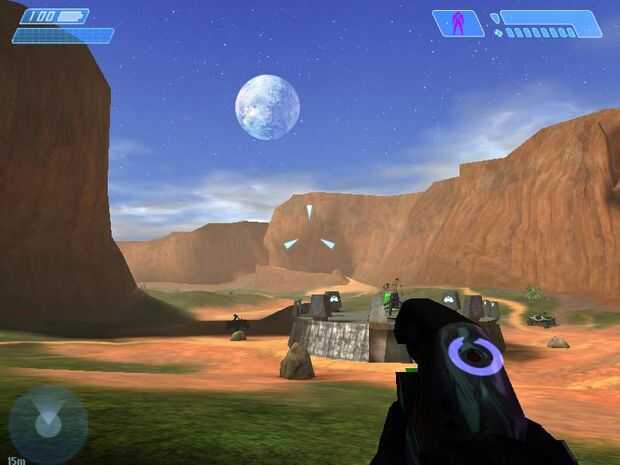Select the purple Spartan silhouette icon
This screenshot has height=465, width=620.
(x=458, y=23)
